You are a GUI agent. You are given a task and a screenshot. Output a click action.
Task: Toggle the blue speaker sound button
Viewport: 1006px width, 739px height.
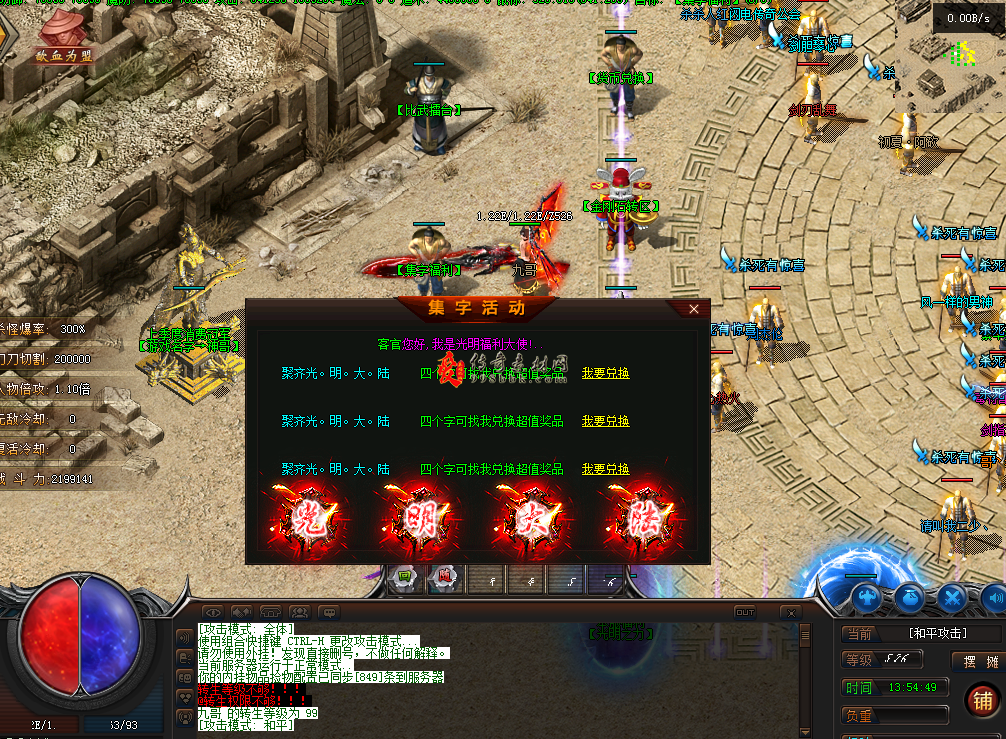(x=994, y=598)
